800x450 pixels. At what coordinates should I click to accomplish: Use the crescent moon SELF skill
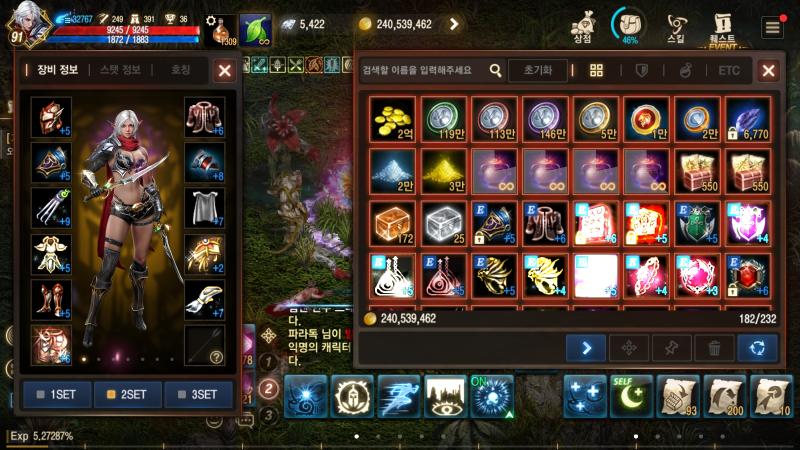[x=632, y=396]
